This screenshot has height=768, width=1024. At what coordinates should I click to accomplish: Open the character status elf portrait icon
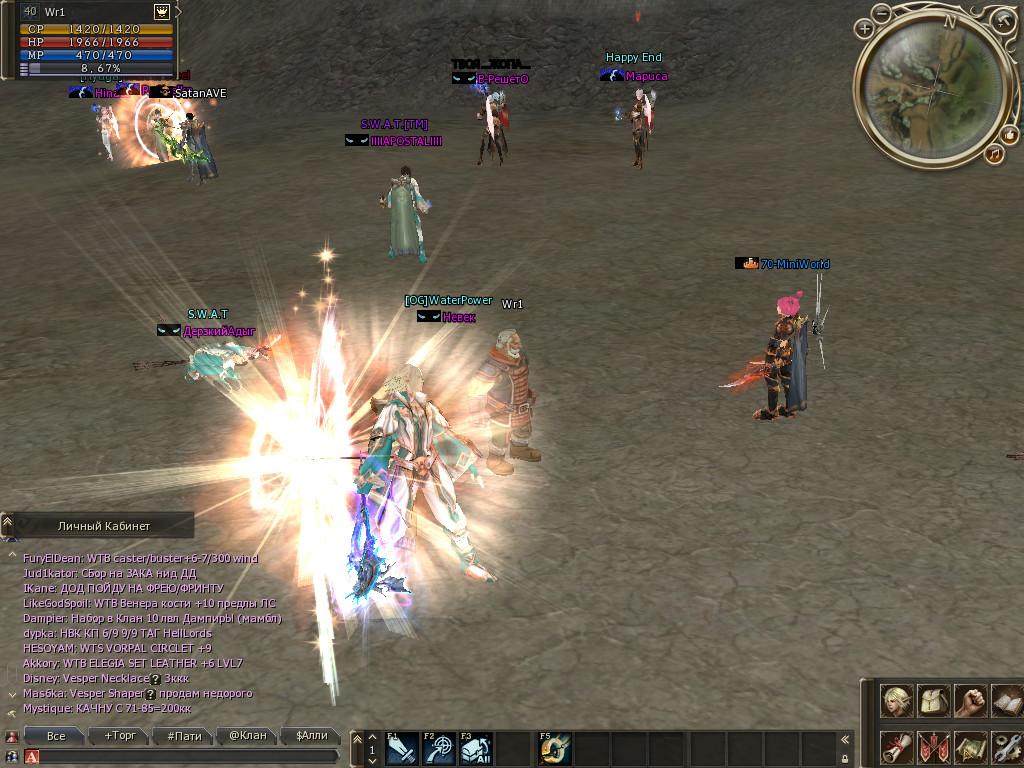click(x=897, y=701)
